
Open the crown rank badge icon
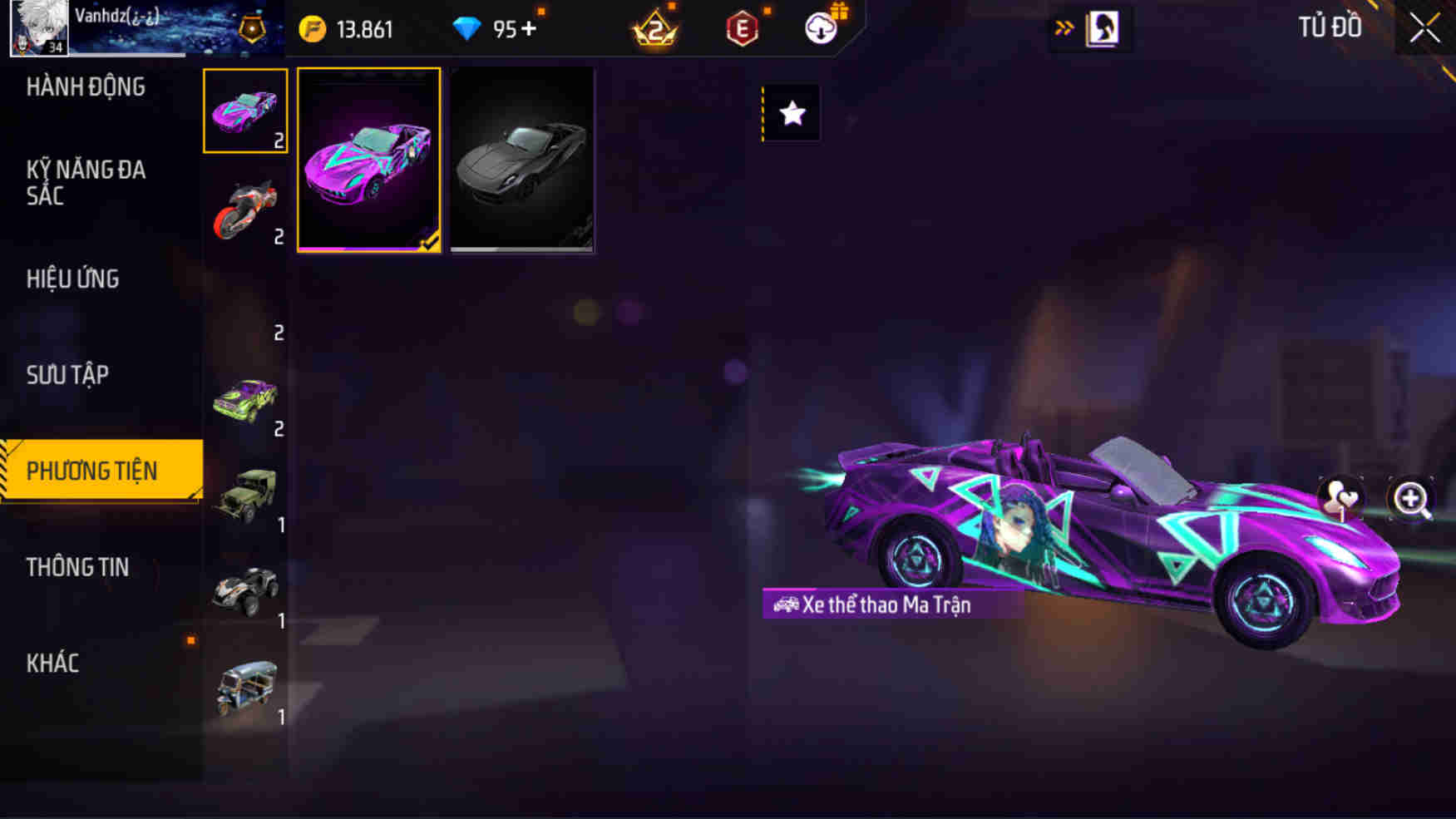657,27
